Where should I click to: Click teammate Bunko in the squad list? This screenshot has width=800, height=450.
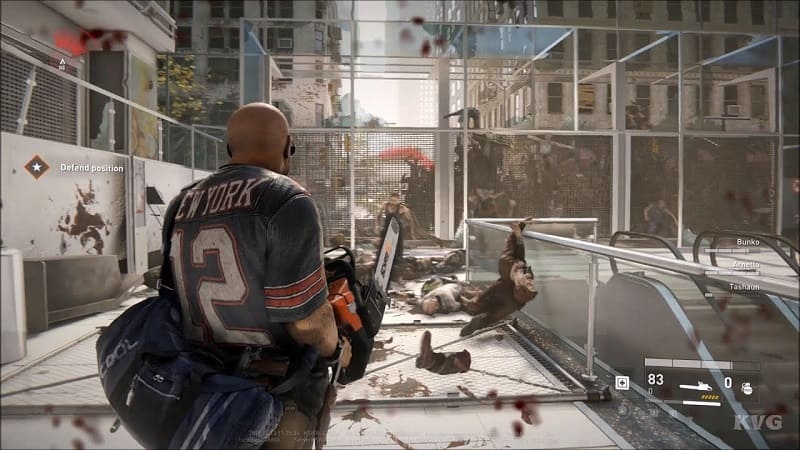click(x=748, y=242)
